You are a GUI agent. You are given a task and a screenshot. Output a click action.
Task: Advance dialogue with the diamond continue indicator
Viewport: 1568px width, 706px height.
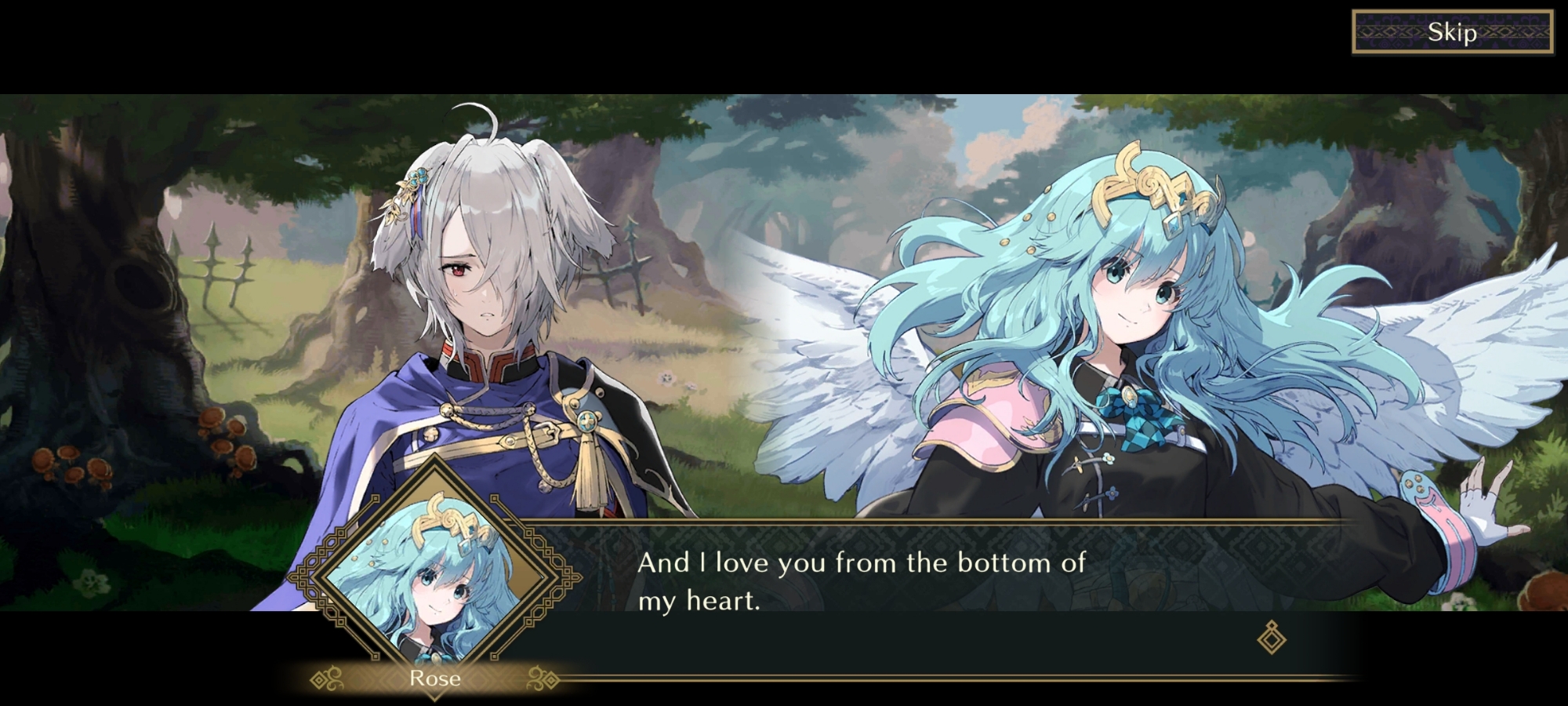click(x=1271, y=637)
